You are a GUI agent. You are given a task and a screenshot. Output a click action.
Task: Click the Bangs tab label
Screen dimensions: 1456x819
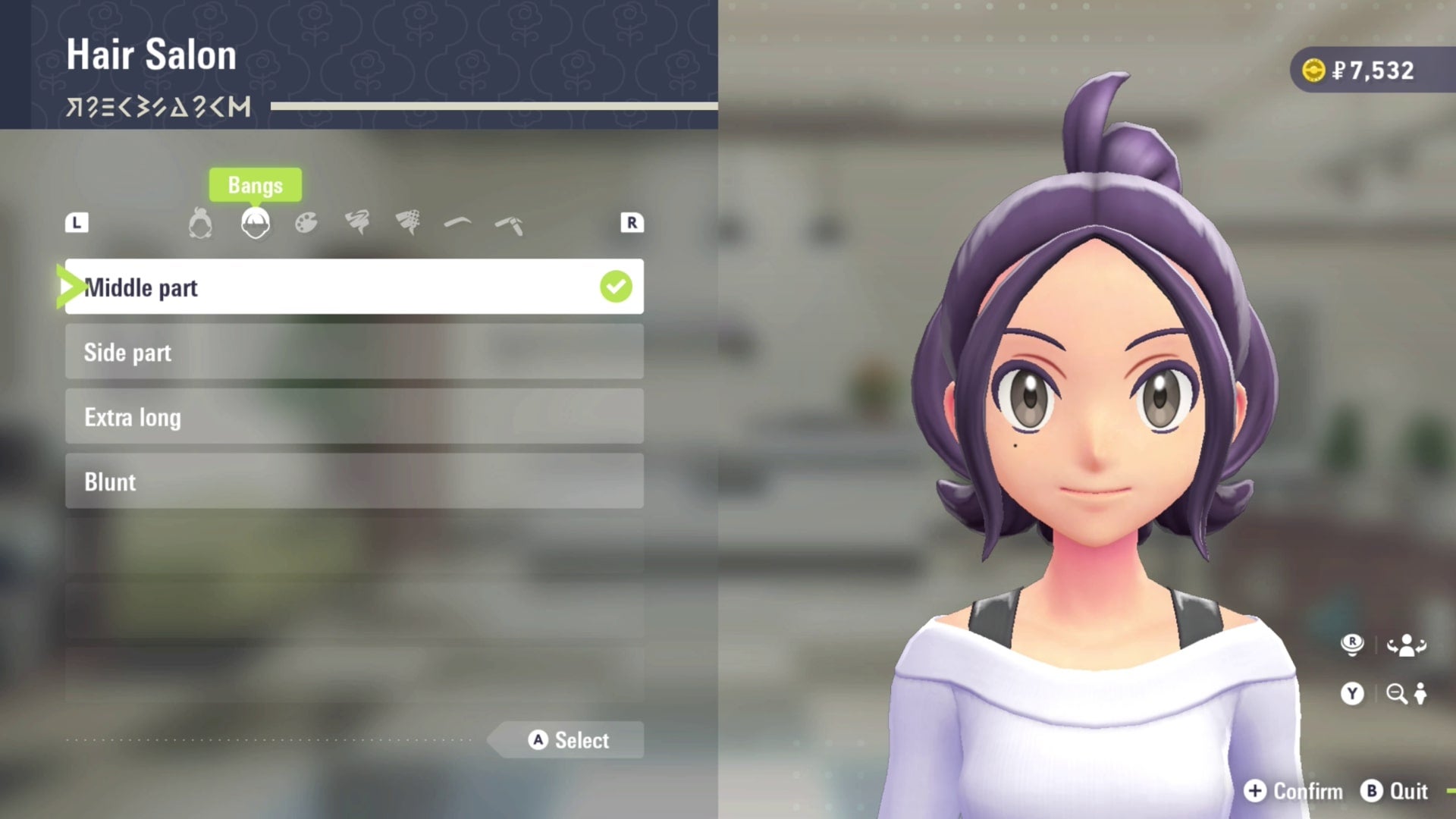255,184
